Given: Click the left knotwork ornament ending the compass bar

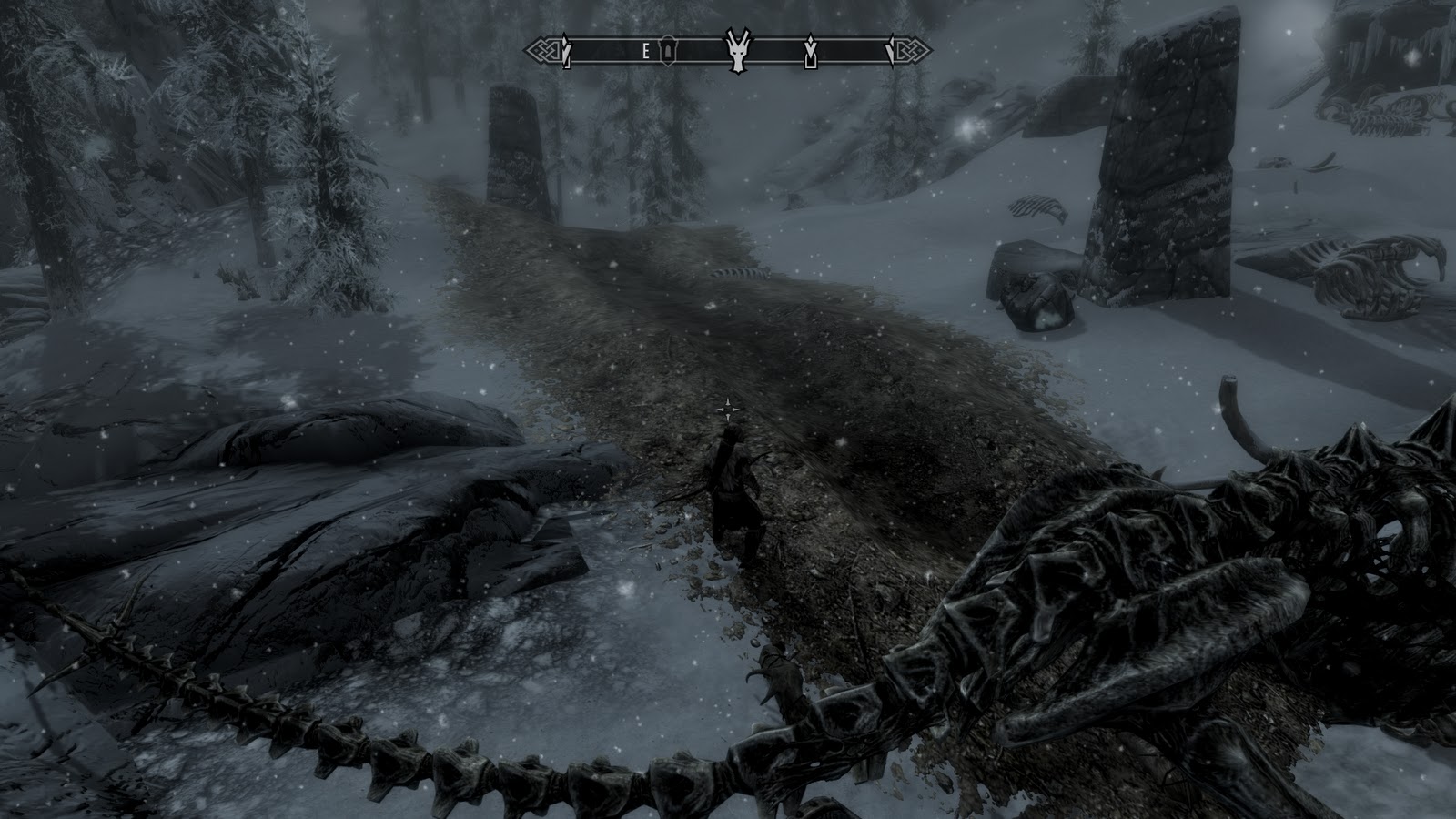Looking at the screenshot, I should click(545, 50).
